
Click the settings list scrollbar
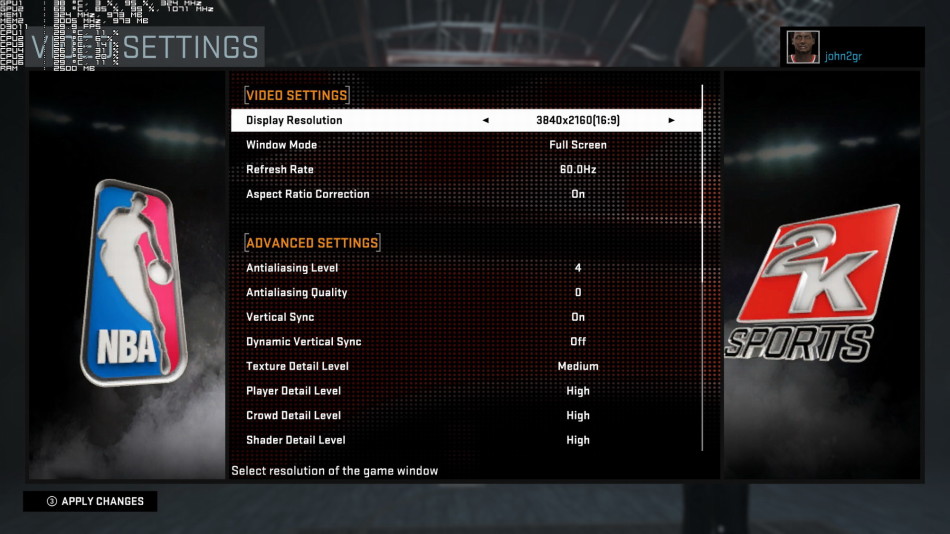(x=703, y=270)
